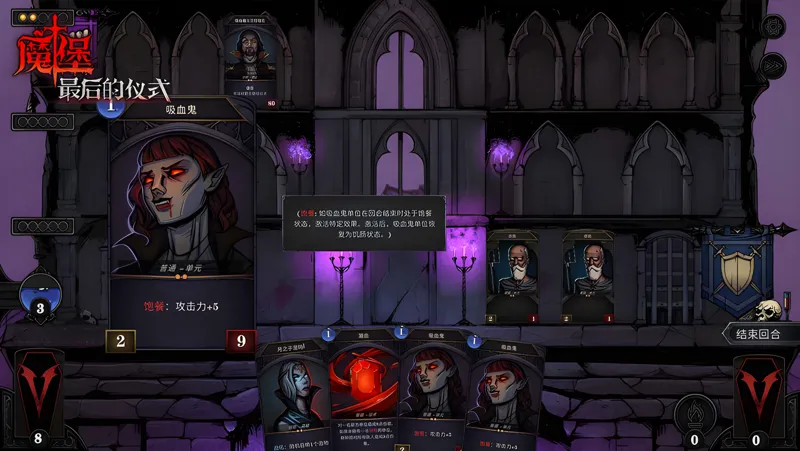End the turn with 结束回合 button
Screen dimensions: 800x451
pos(761,334)
